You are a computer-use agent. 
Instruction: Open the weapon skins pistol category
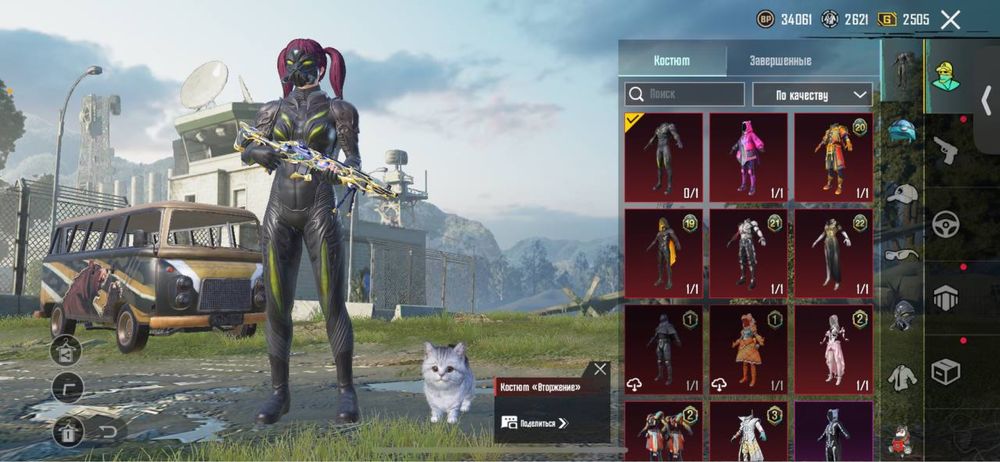tap(945, 150)
